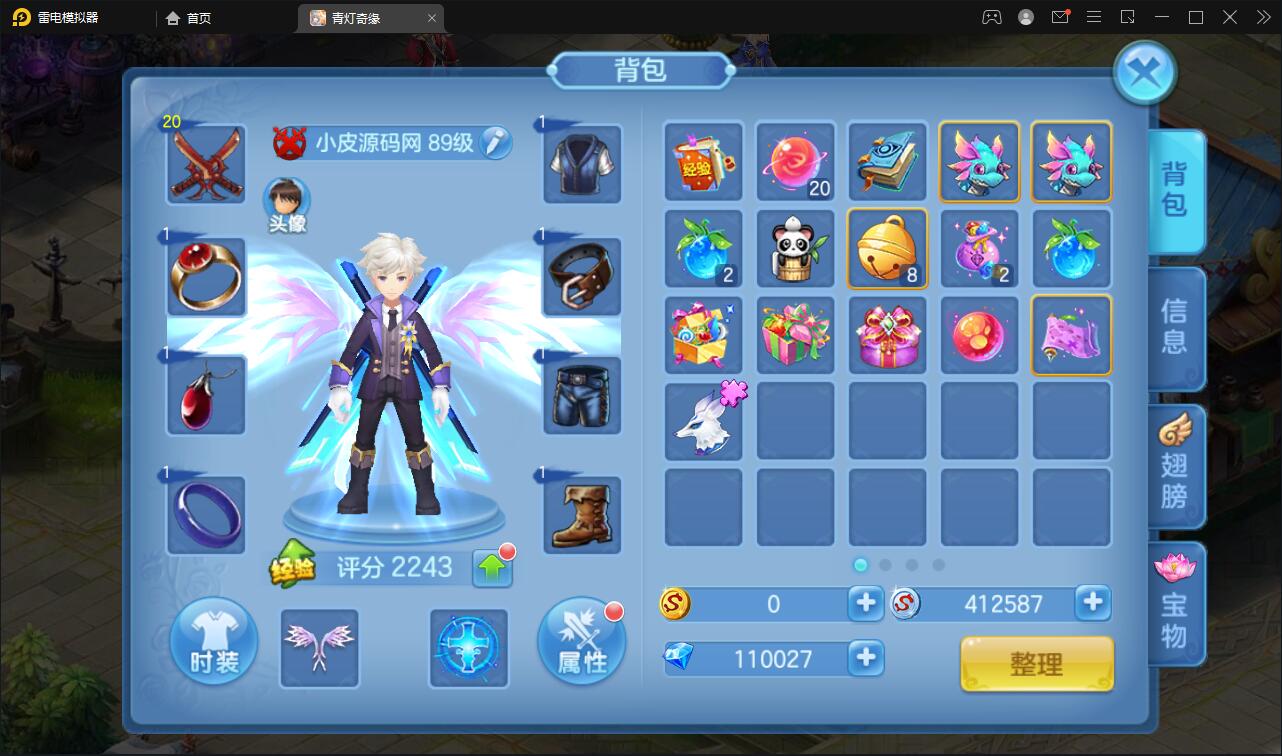Pick the panda in bucket item
Image resolution: width=1282 pixels, height=756 pixels.
coord(795,248)
